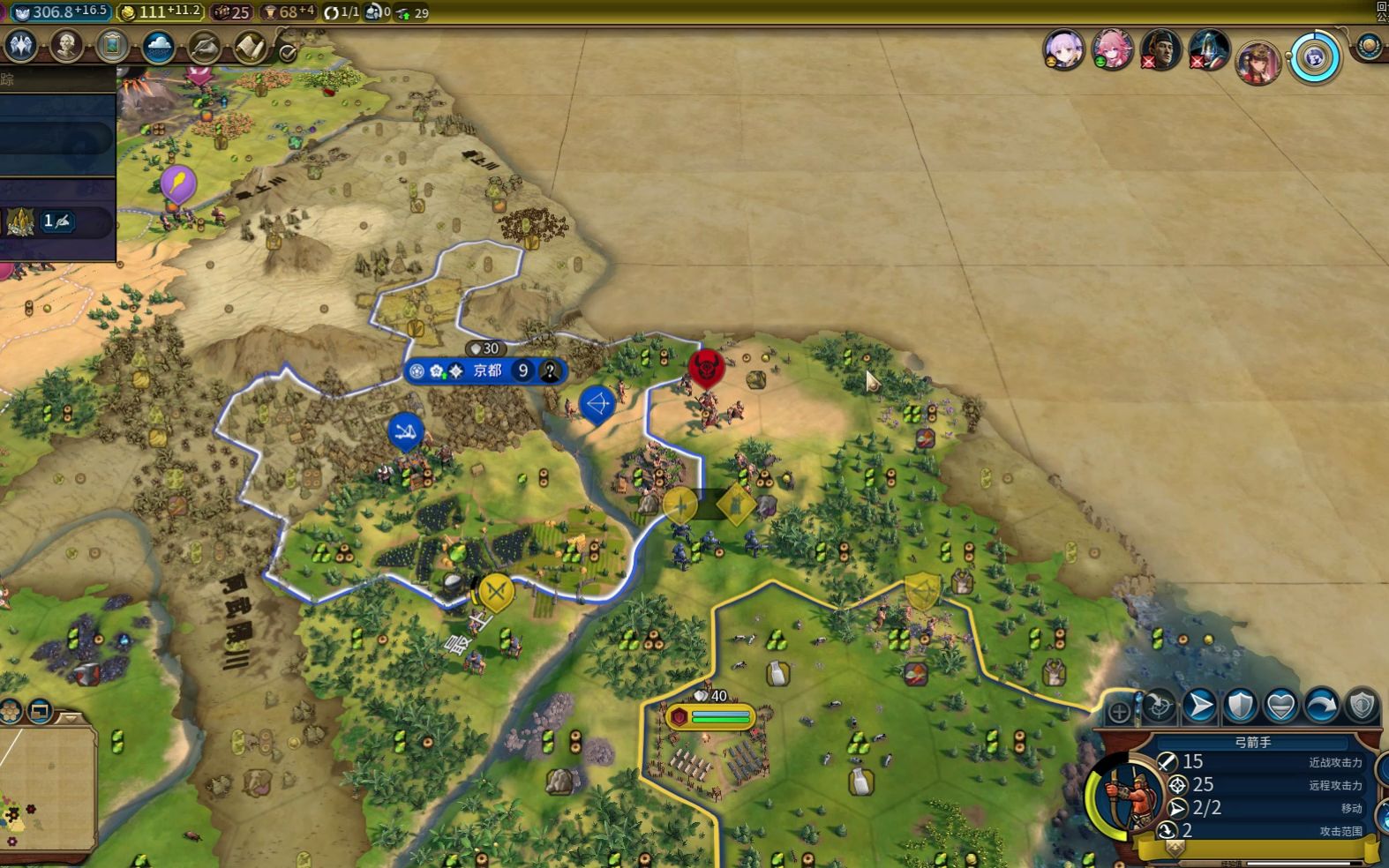Click the lavender-haired leader portrait

[1063, 49]
